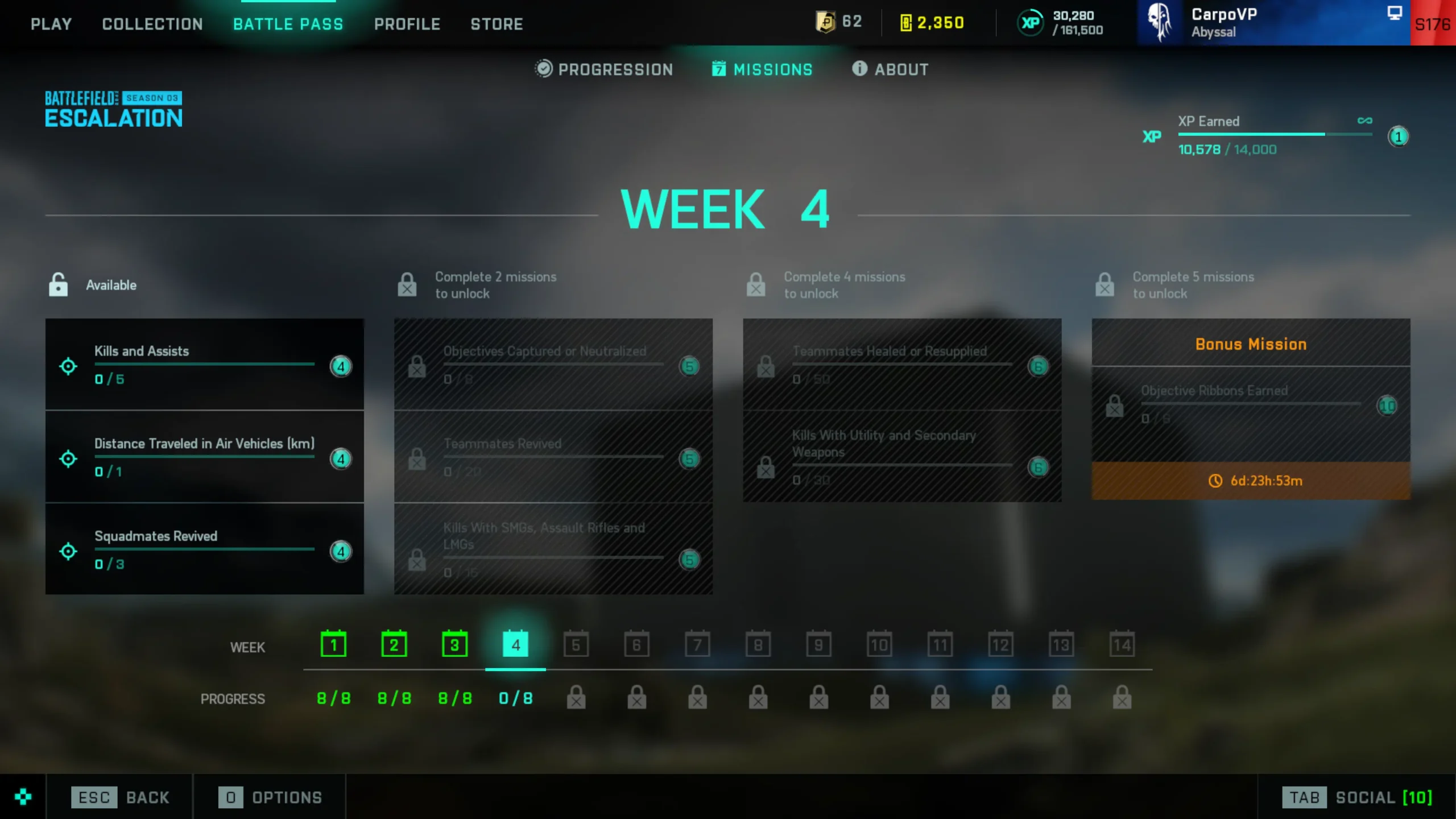Select the Week 1 calendar icon
Viewport: 1456px width, 819px height.
pyautogui.click(x=334, y=644)
